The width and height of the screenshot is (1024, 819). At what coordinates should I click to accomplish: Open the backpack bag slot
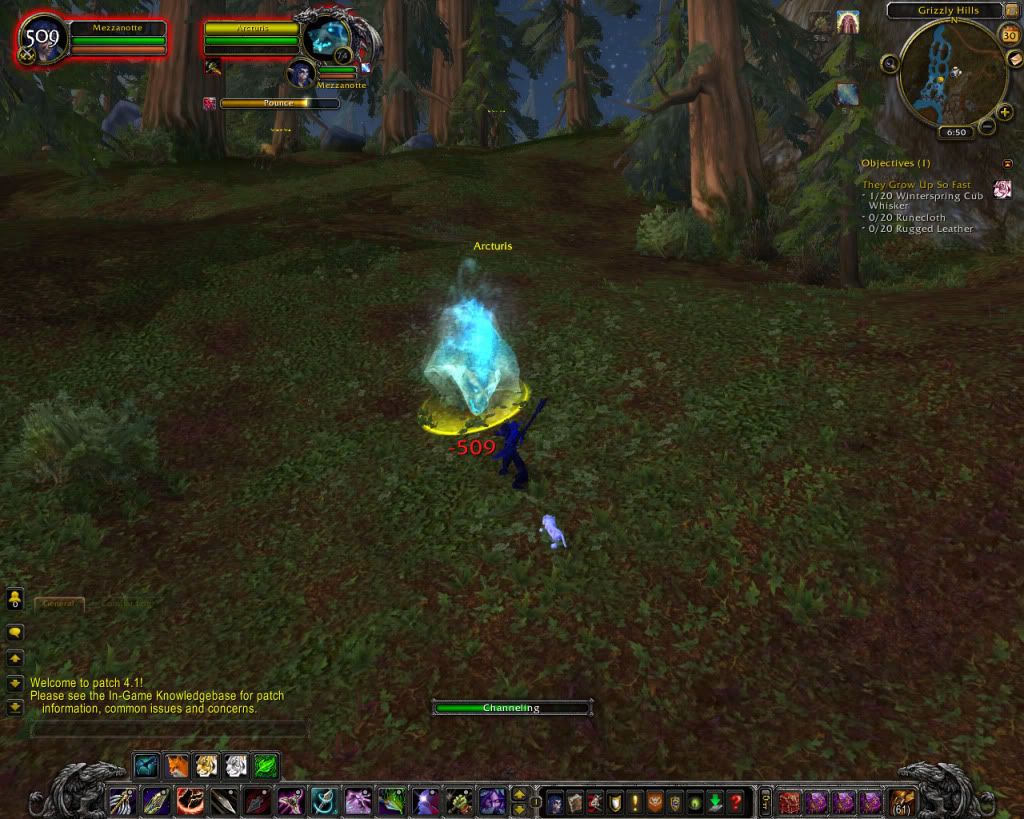[x=902, y=801]
